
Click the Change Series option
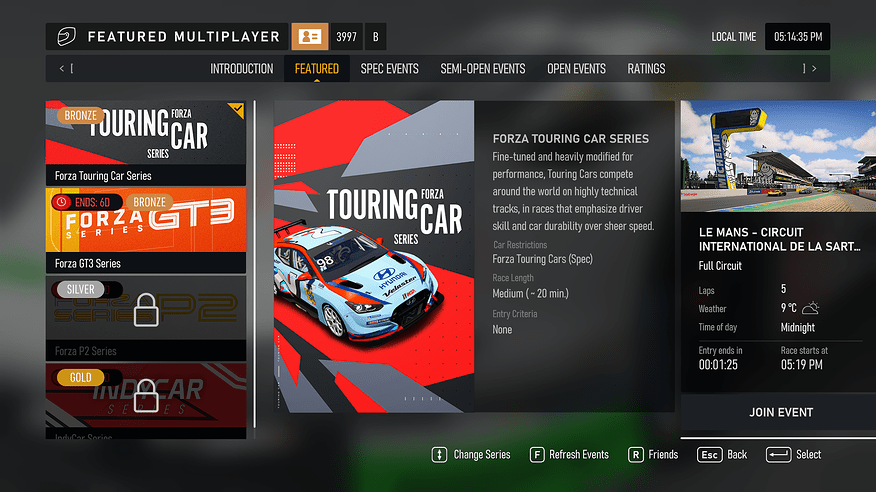471,455
